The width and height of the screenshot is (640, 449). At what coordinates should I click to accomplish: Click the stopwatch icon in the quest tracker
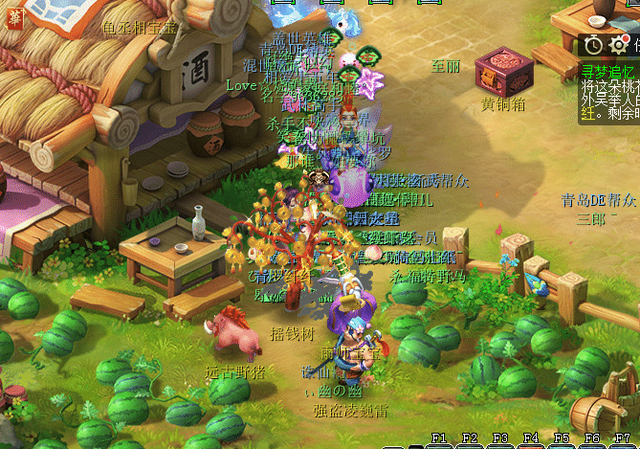pyautogui.click(x=594, y=45)
